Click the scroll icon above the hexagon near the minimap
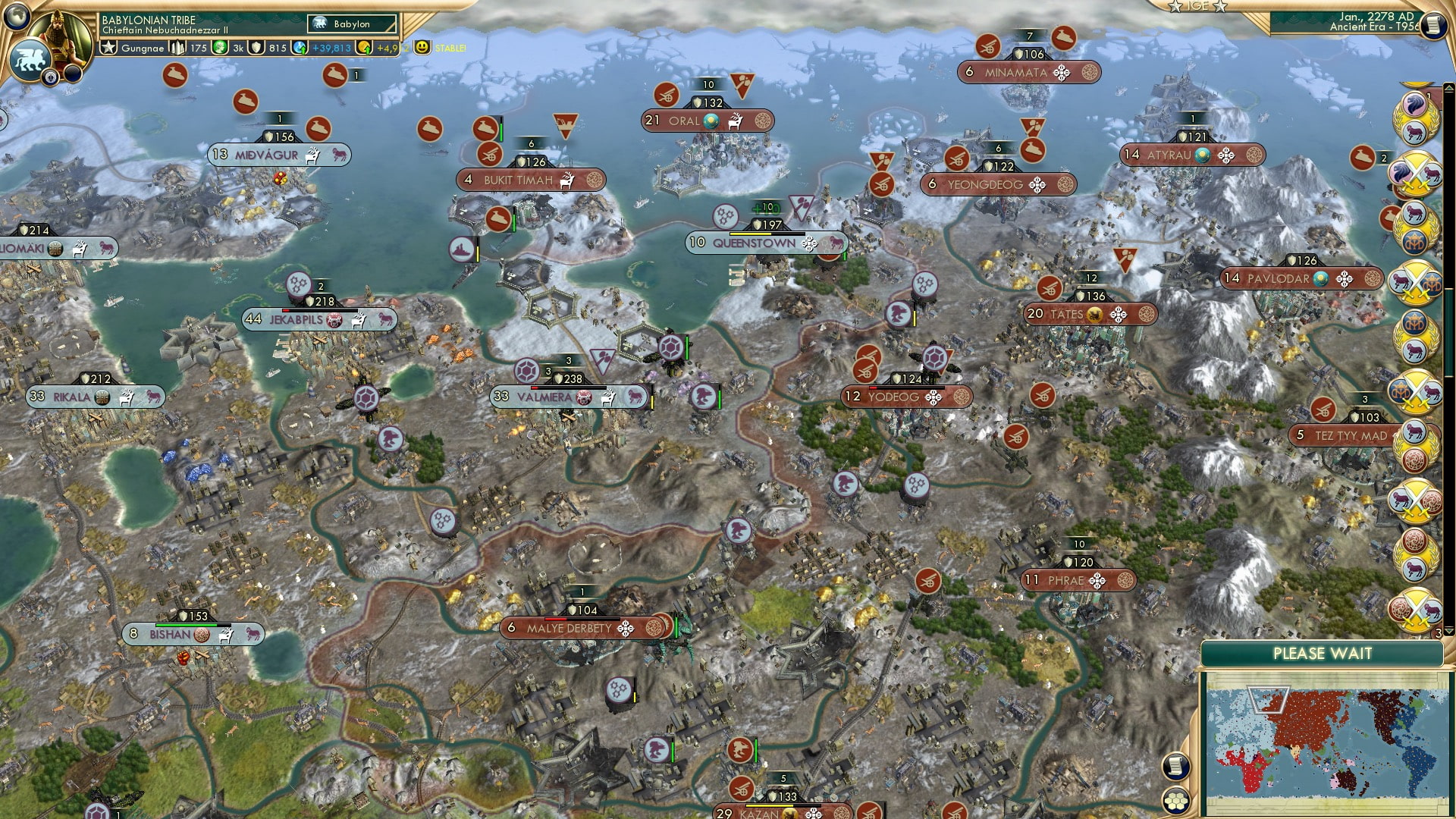 [1175, 767]
